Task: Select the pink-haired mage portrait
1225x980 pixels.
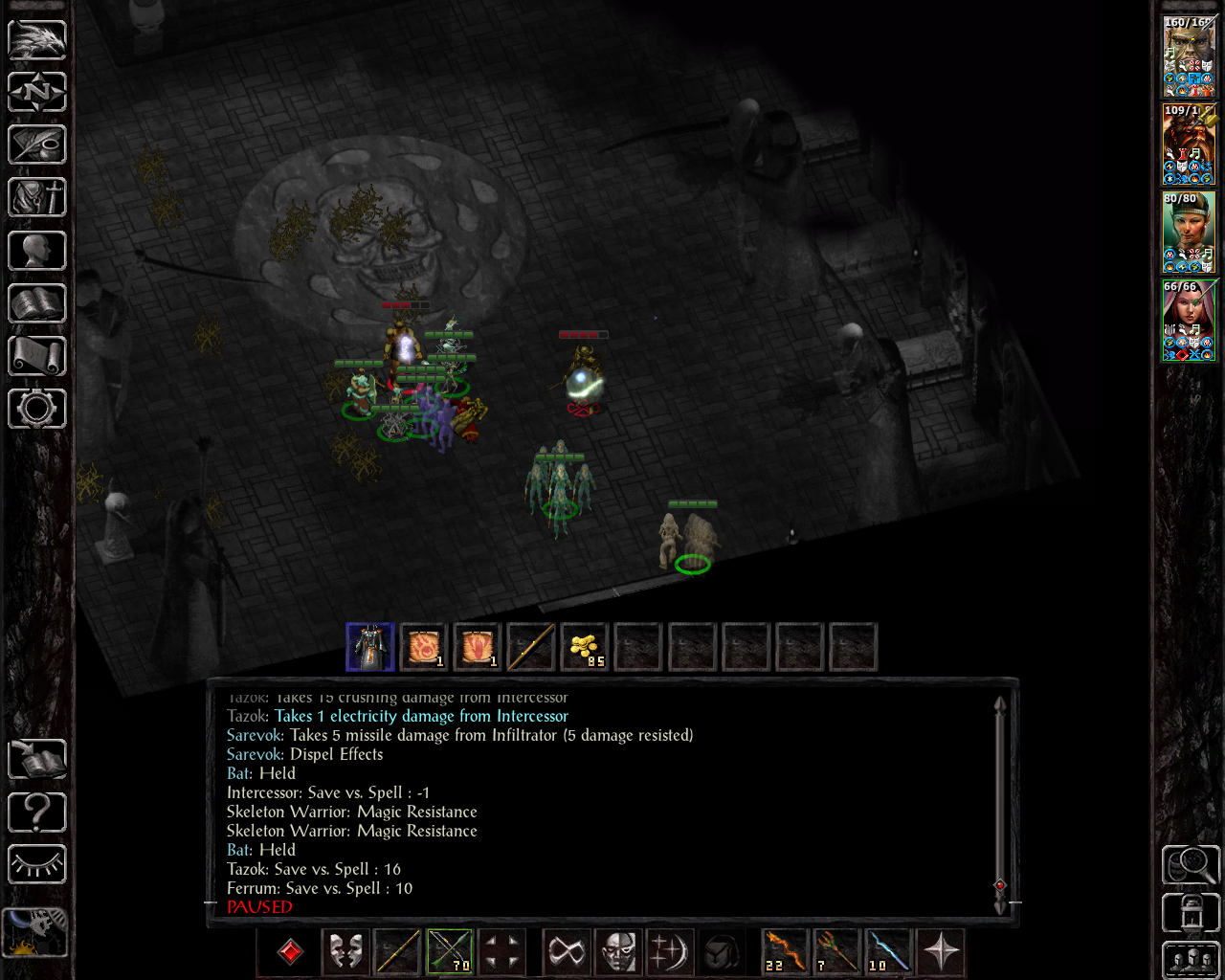Action: (1190, 320)
